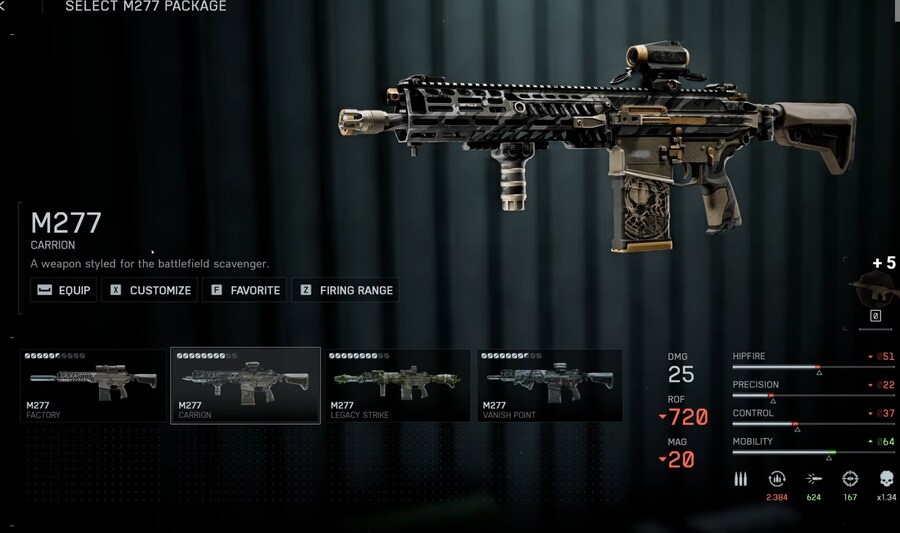
Task: Click the bullets ammo stat icon
Action: point(741,479)
